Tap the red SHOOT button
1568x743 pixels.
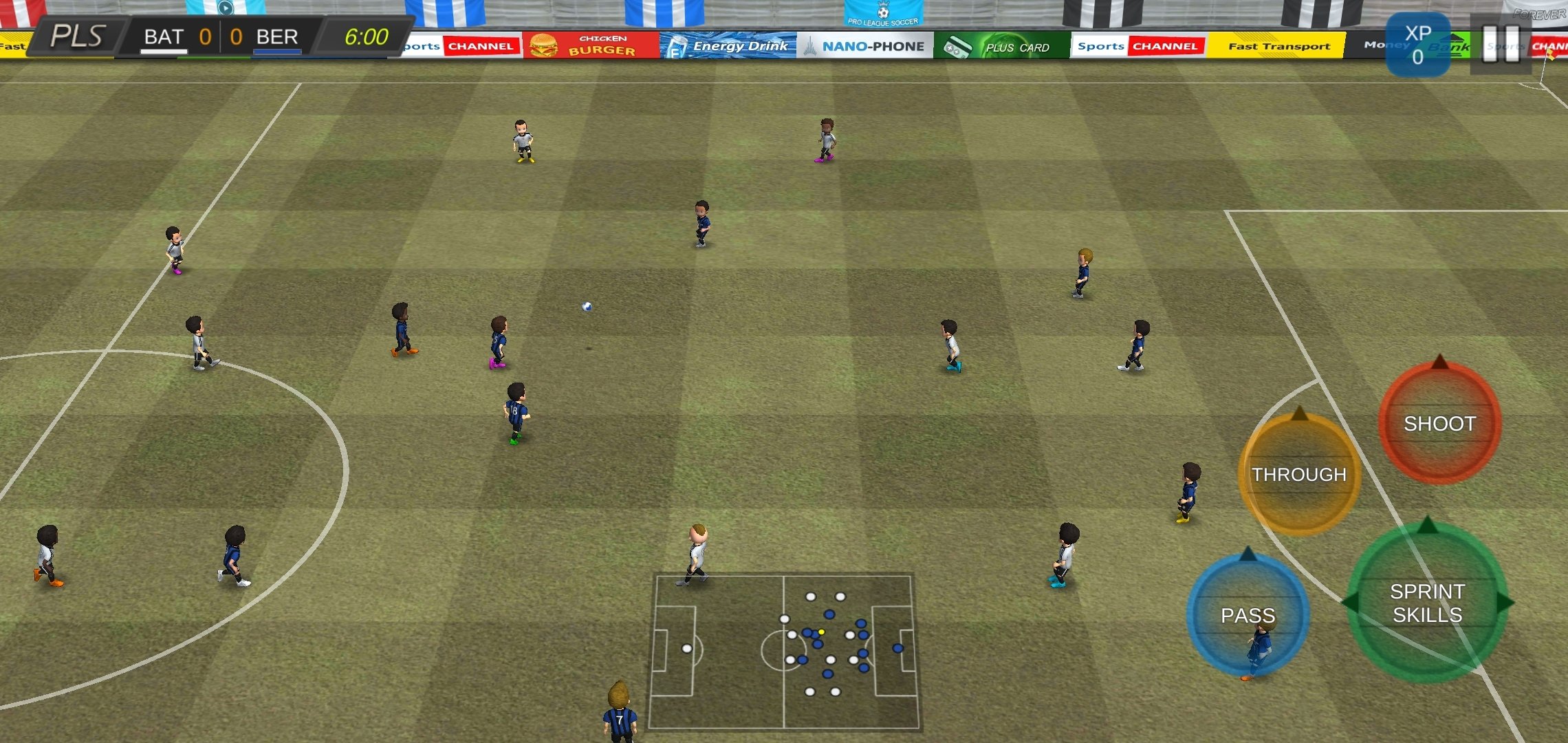pos(1439,423)
